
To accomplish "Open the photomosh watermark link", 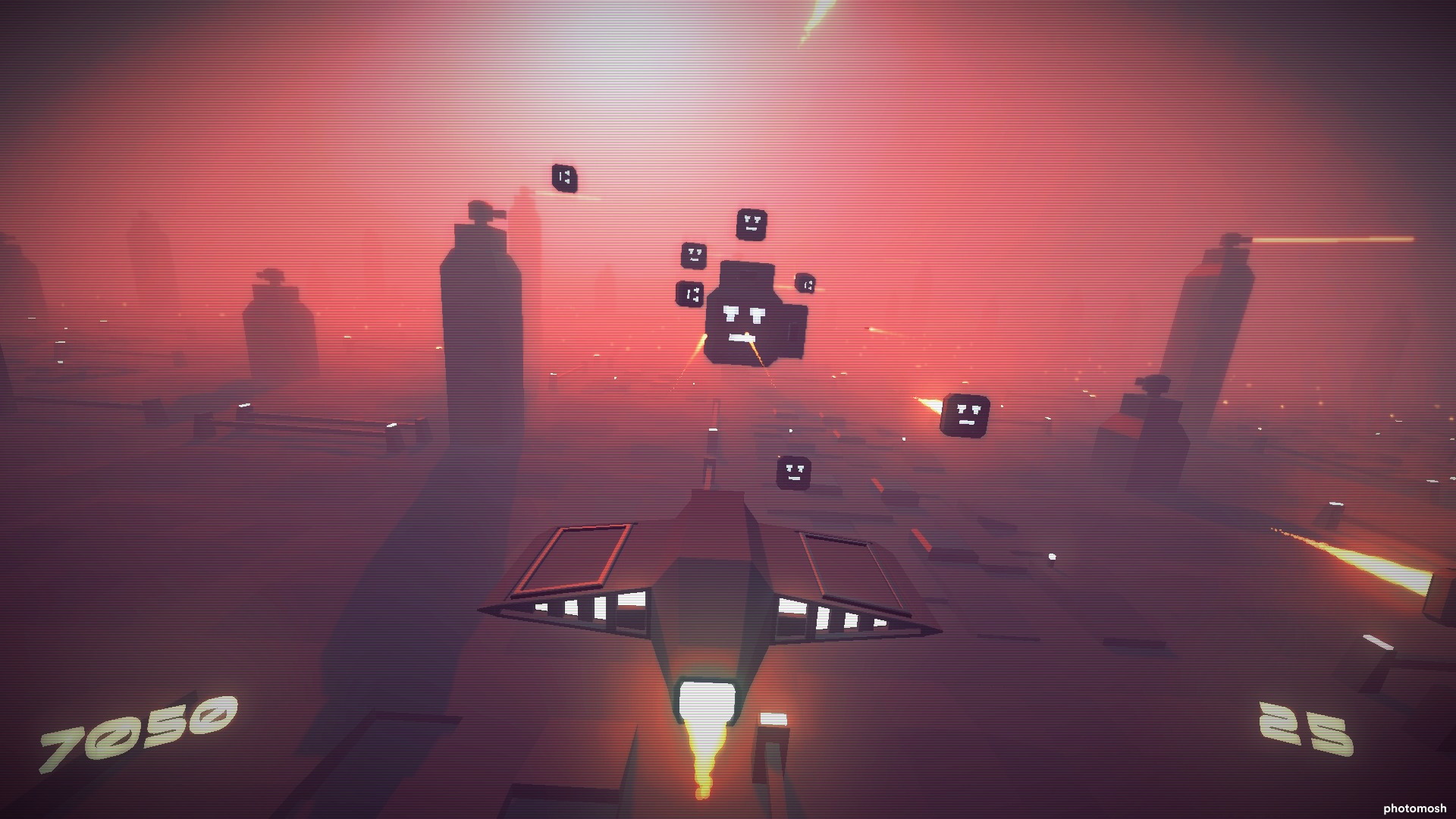I will pyautogui.click(x=1402, y=807).
